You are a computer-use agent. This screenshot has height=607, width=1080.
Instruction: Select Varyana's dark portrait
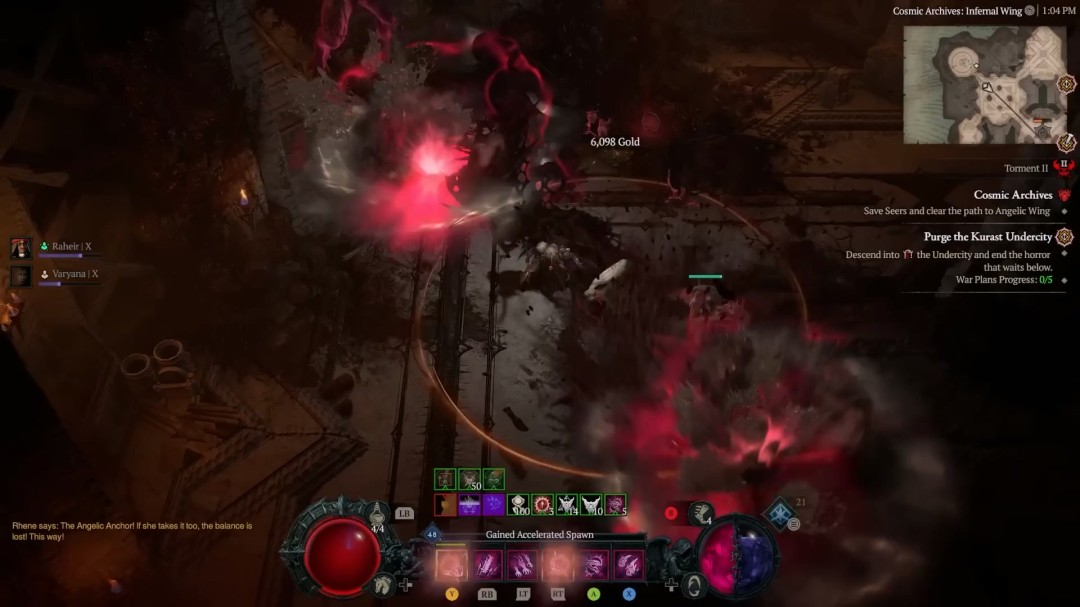(x=21, y=276)
